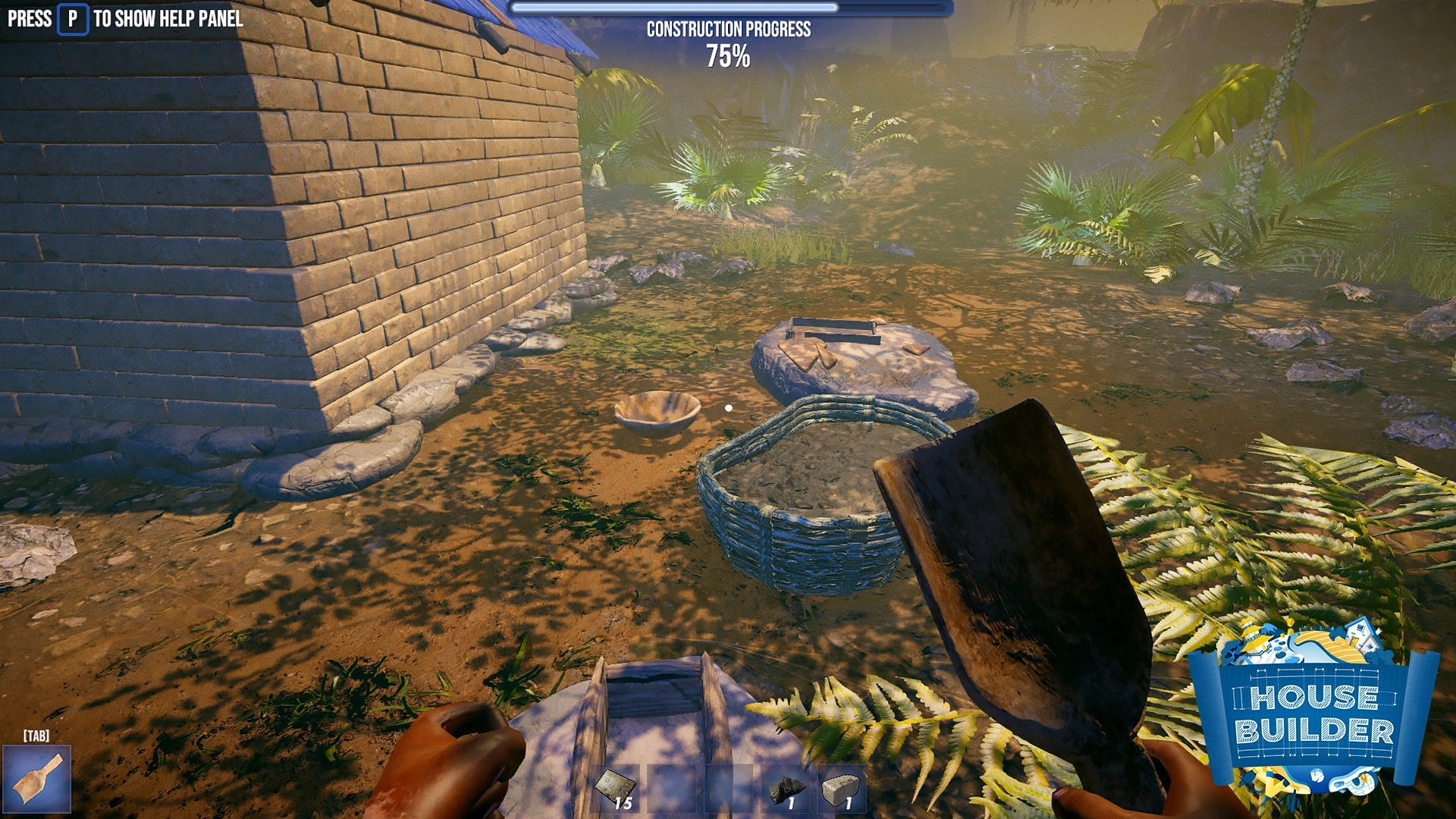Screen dimensions: 1456x819
Task: Select the flat tile stack of 15
Action: [x=615, y=789]
